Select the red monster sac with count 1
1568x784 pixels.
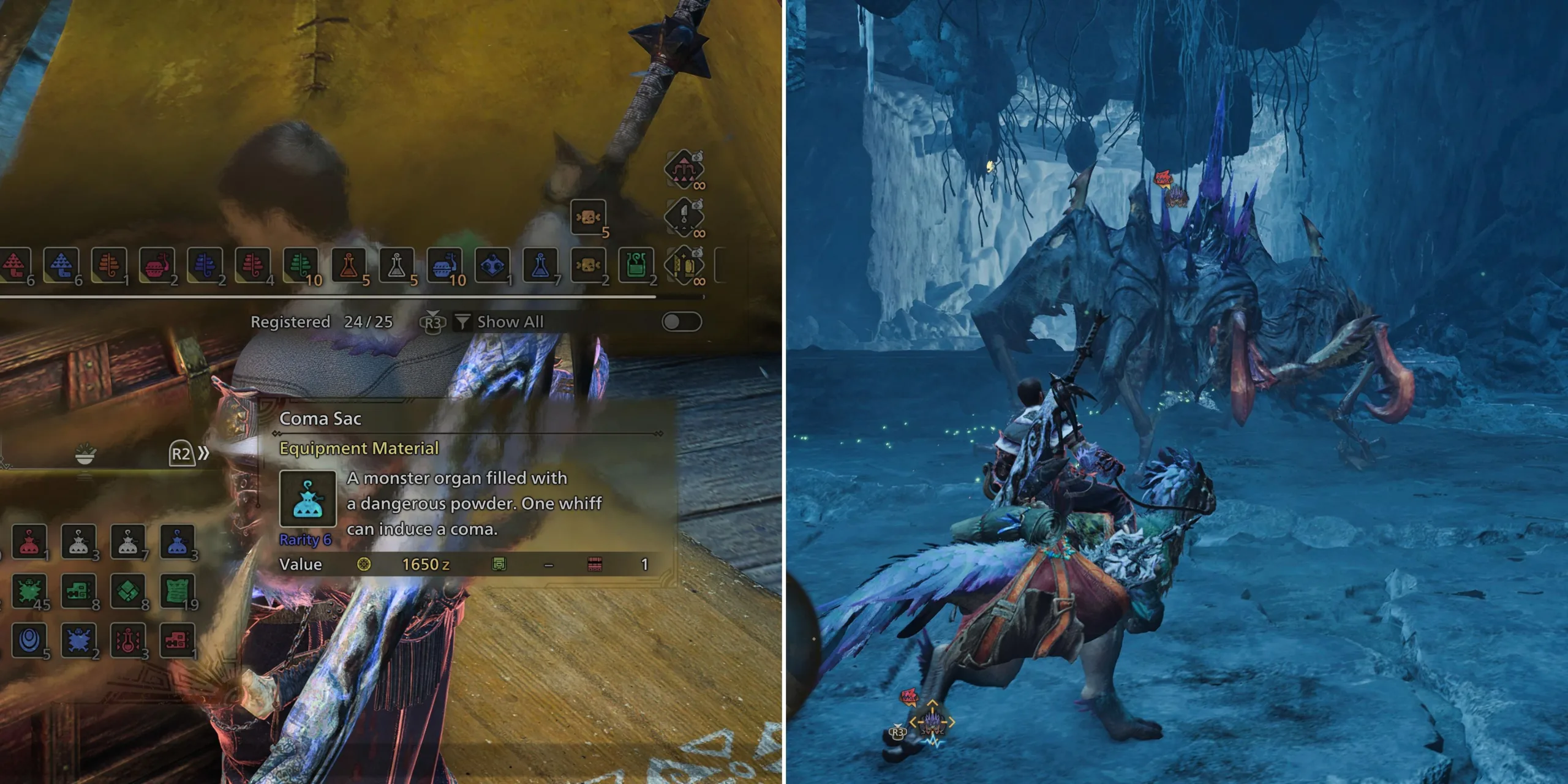[29, 542]
